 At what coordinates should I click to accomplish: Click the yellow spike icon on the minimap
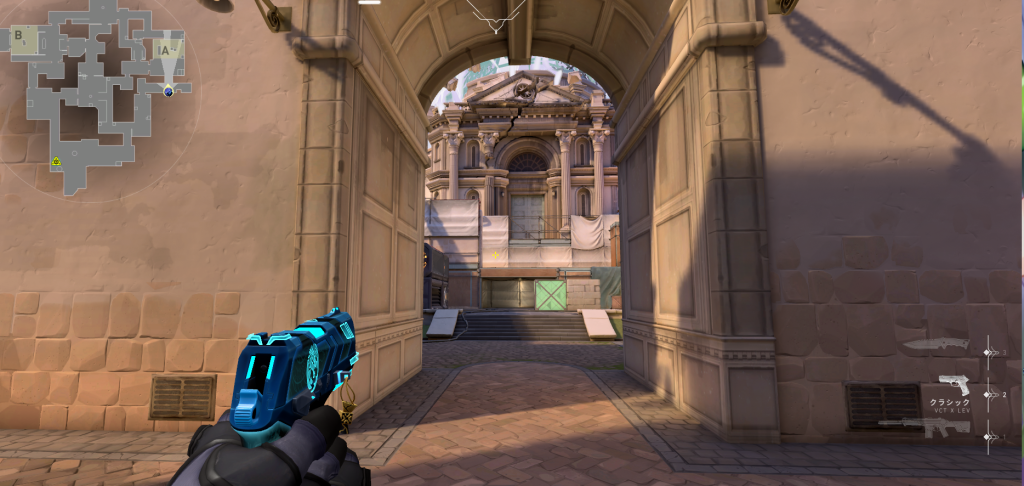coord(57,161)
